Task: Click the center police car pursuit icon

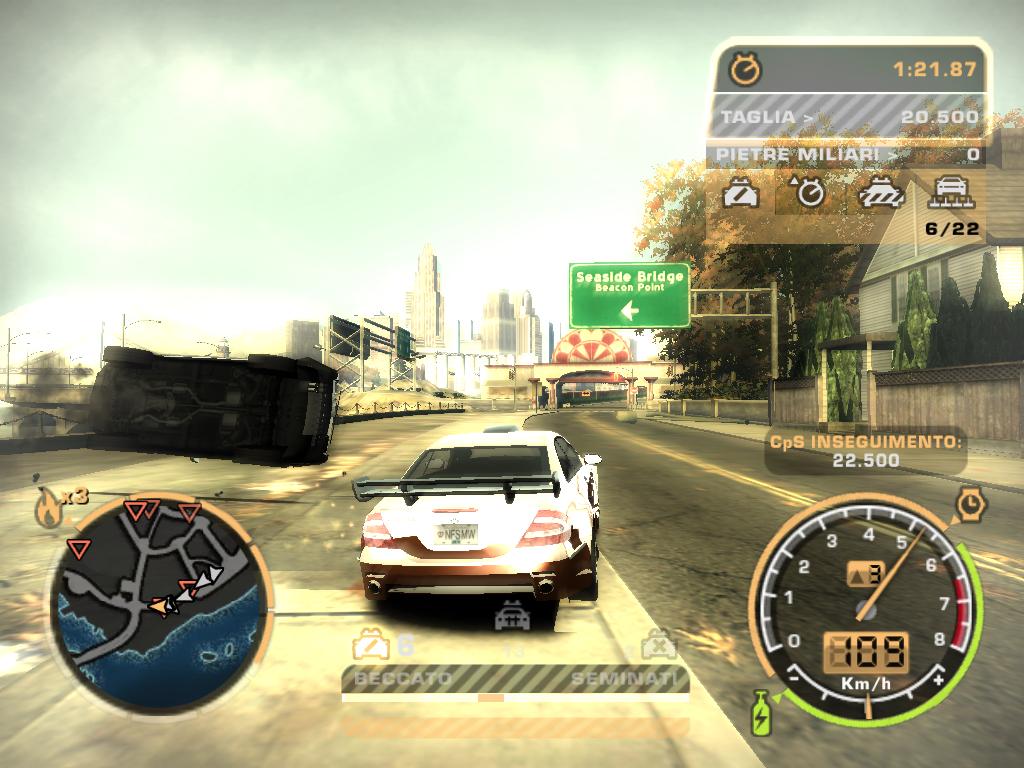Action: tap(512, 617)
